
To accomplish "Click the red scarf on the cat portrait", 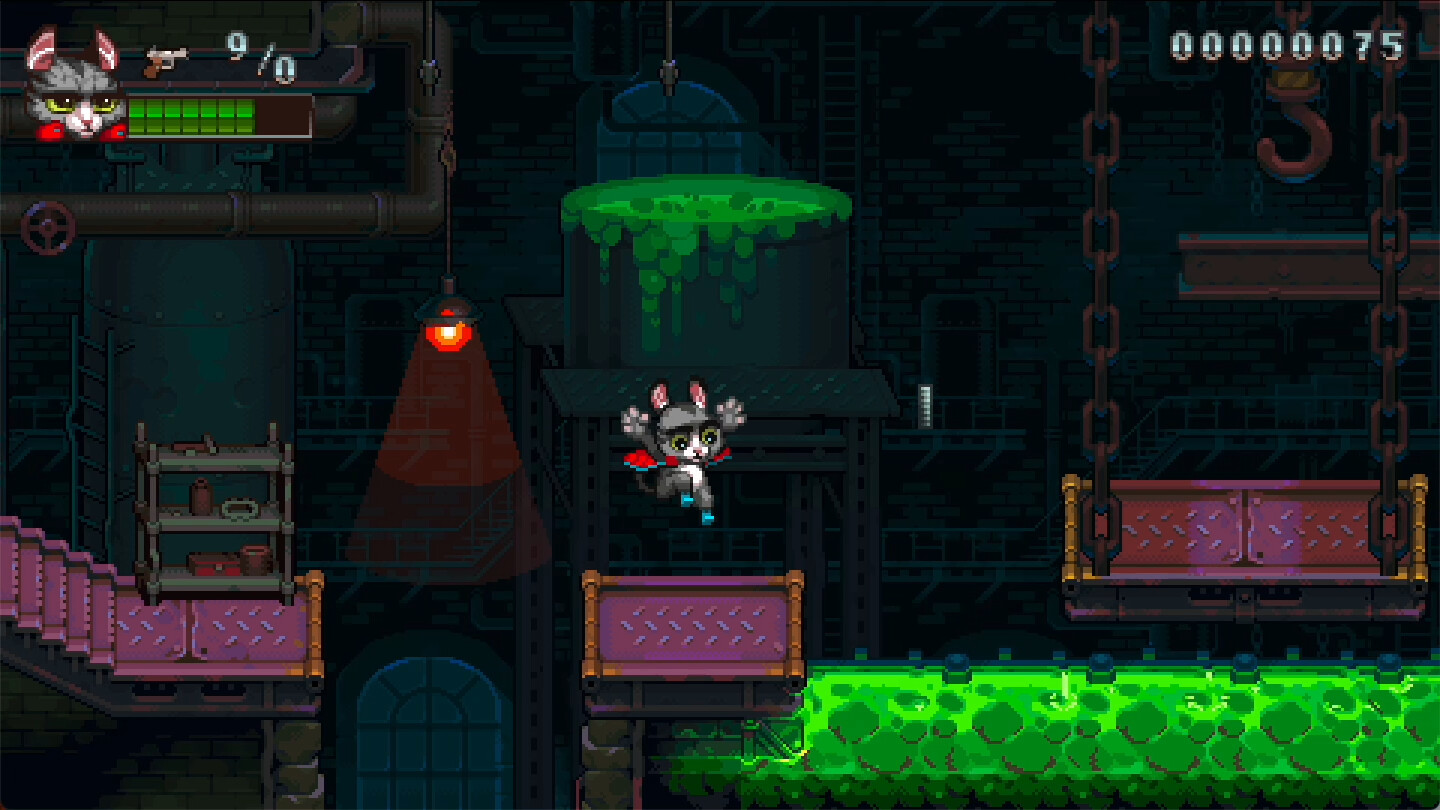I will point(50,132).
